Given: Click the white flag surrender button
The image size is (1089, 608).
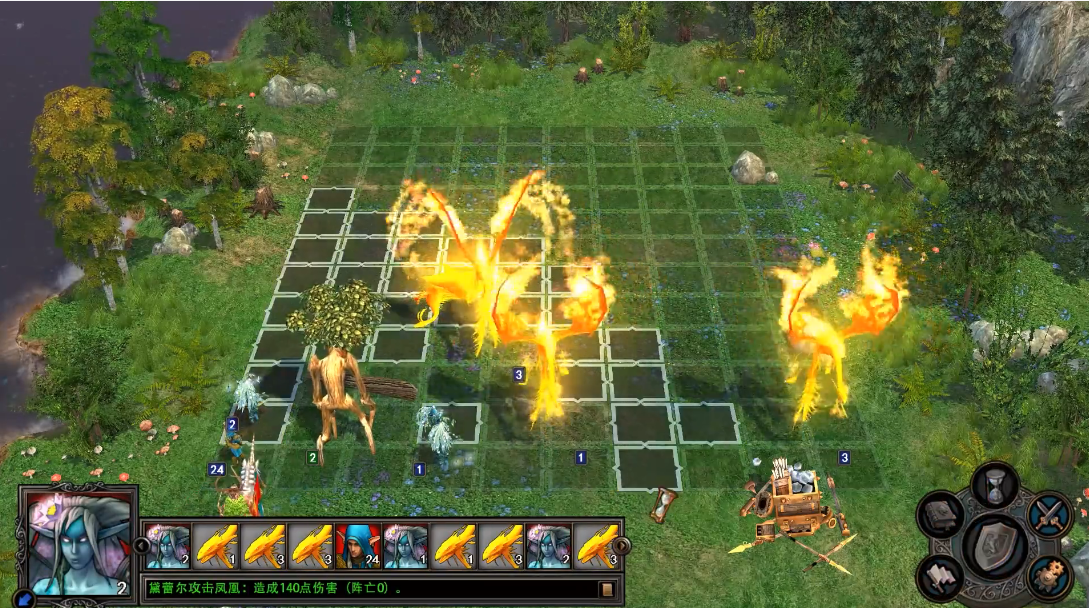Looking at the screenshot, I should pos(941,576).
